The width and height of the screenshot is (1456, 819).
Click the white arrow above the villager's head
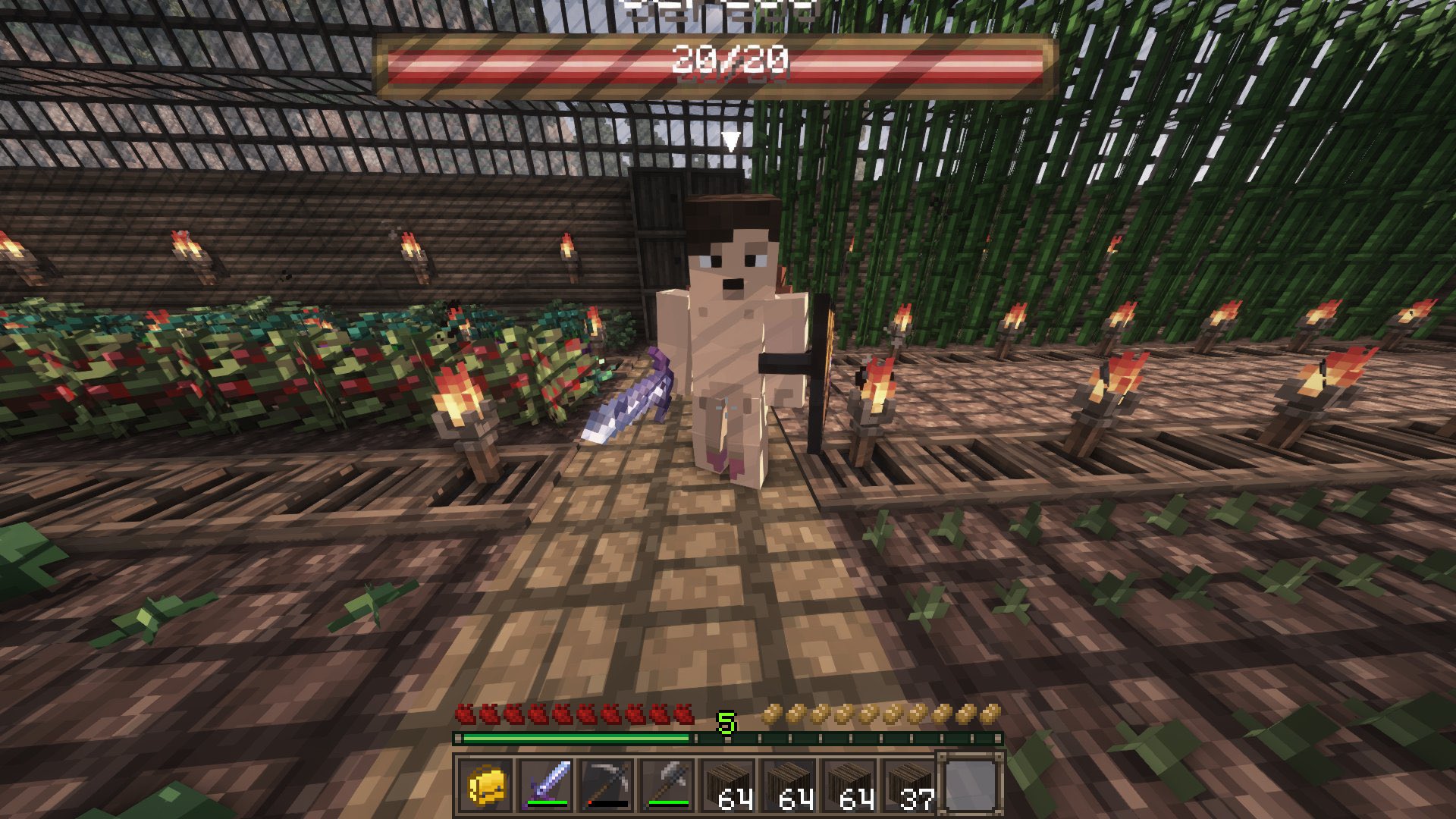[733, 140]
